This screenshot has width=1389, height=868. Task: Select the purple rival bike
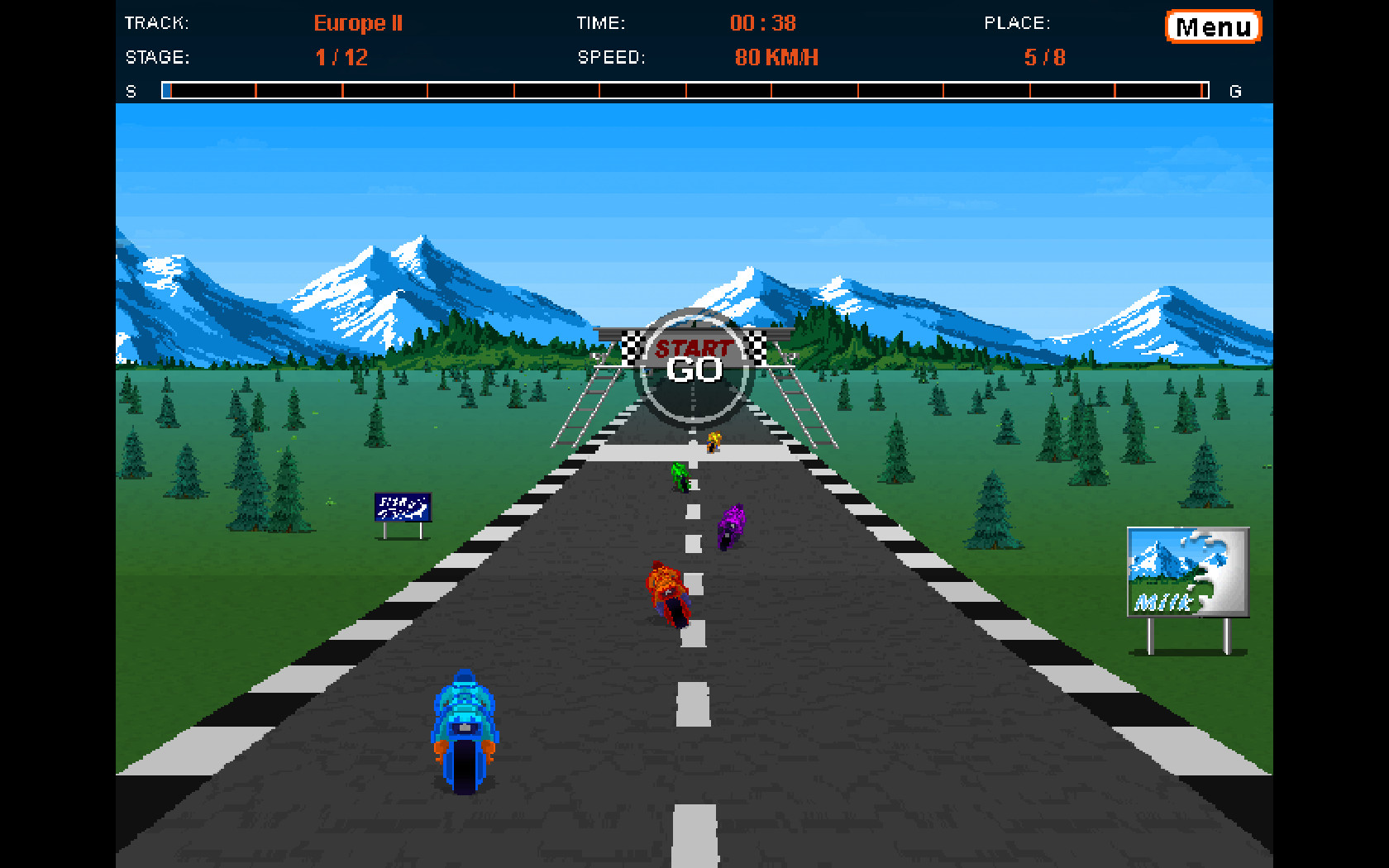(x=731, y=525)
